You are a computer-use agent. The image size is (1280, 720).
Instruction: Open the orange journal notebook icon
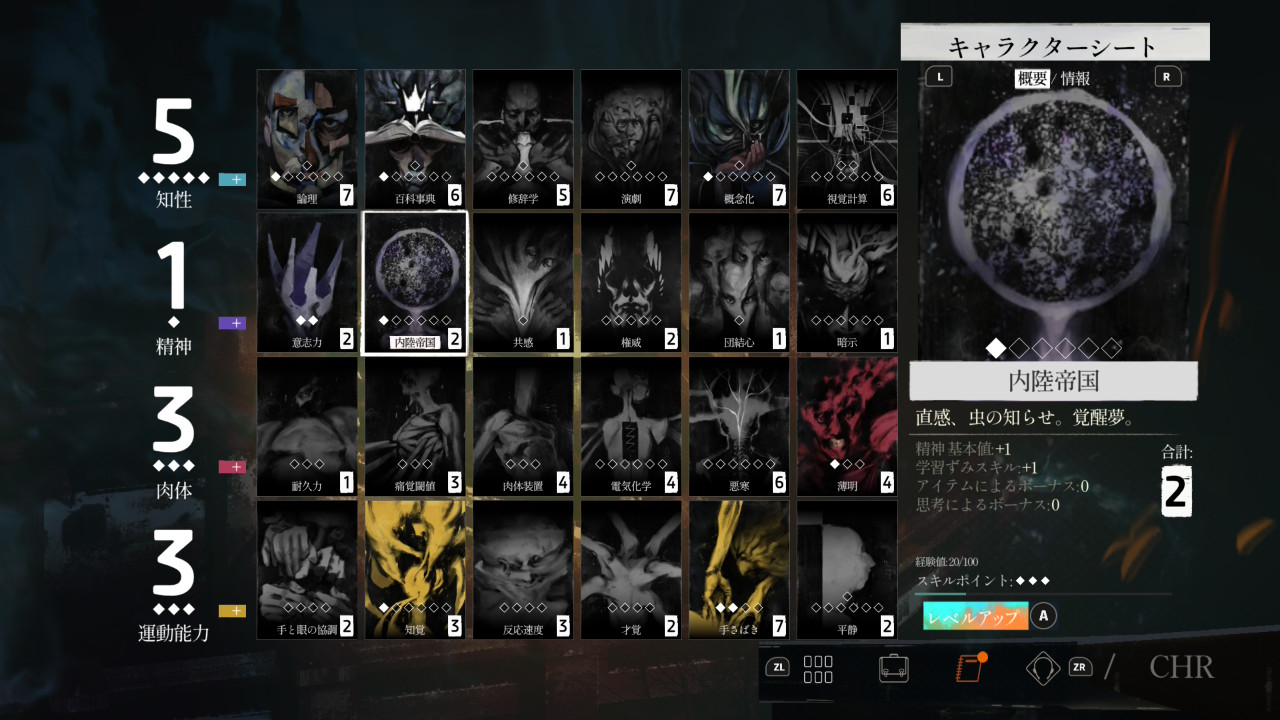click(969, 667)
